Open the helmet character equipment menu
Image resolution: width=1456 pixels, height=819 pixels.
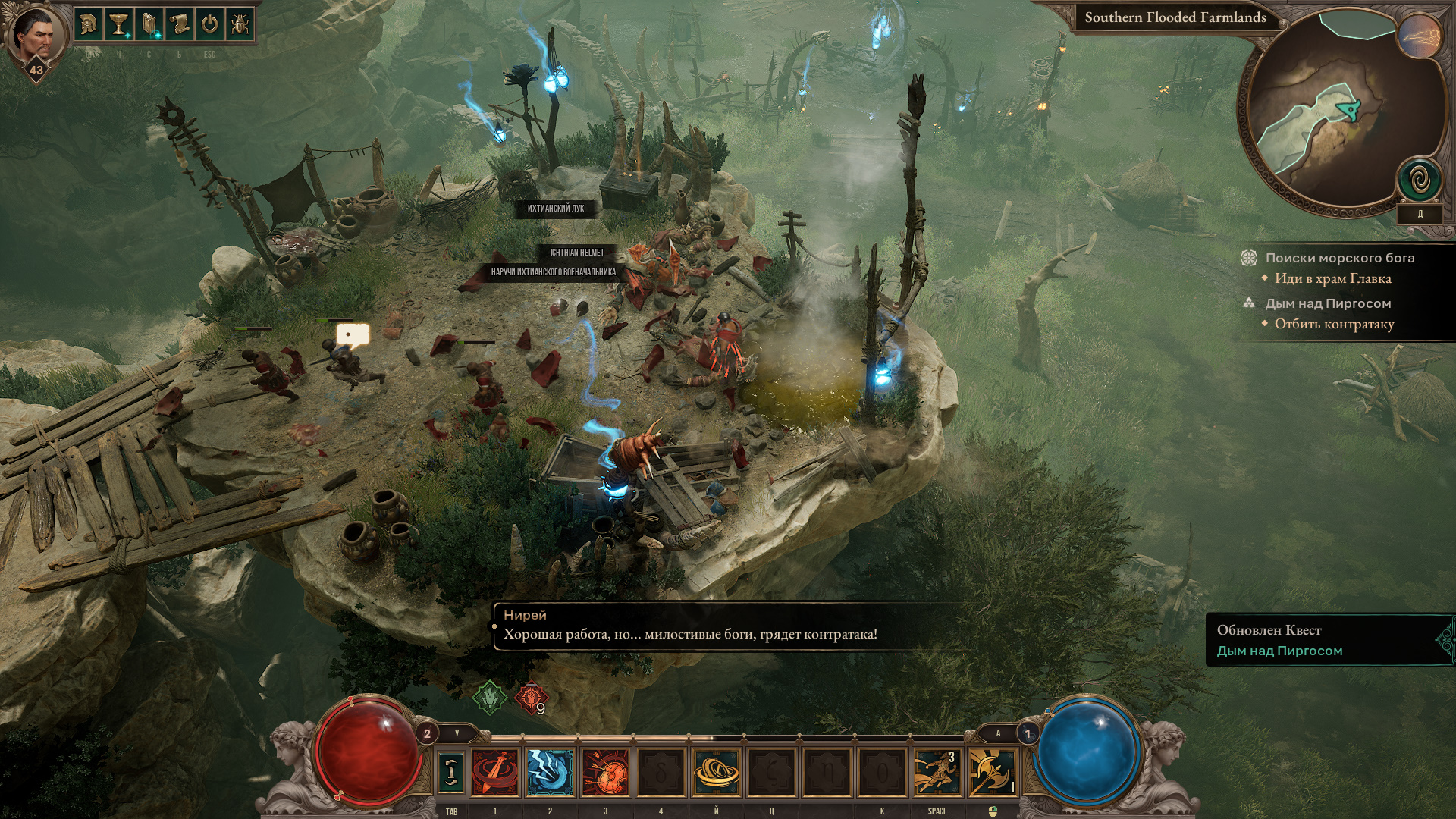coord(89,24)
